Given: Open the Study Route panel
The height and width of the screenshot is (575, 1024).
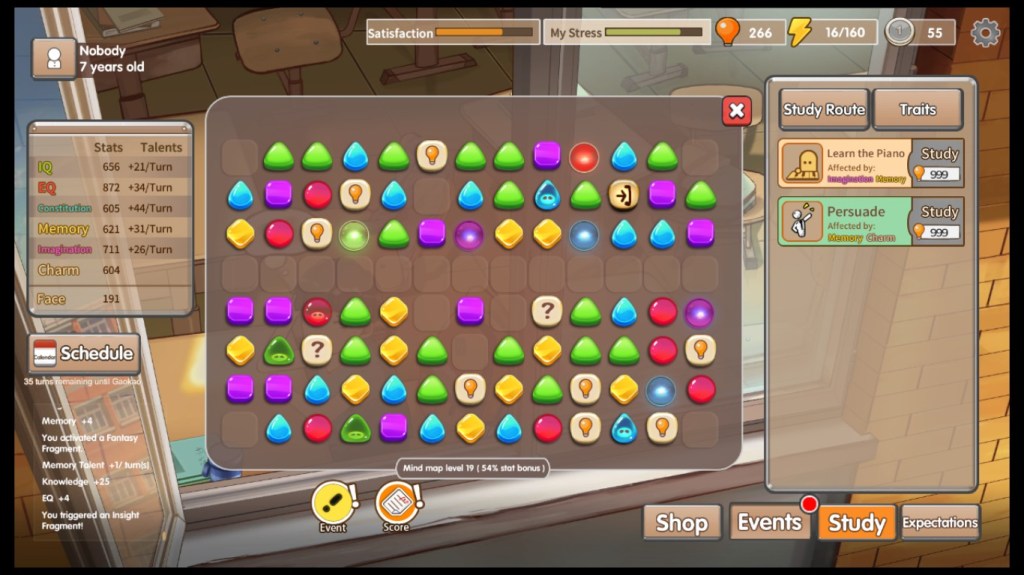Looking at the screenshot, I should coord(824,110).
